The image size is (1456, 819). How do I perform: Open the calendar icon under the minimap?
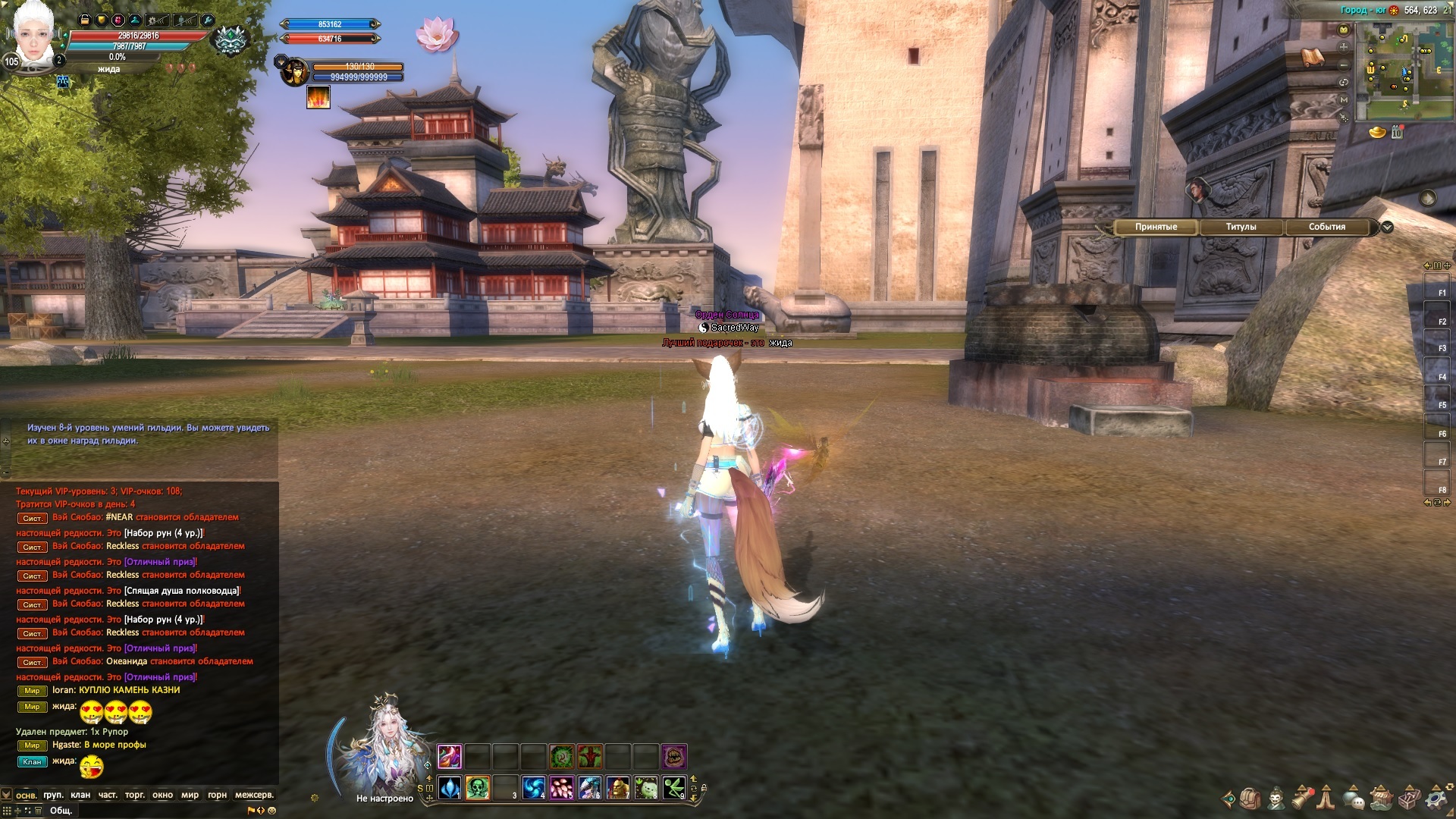(x=1397, y=133)
